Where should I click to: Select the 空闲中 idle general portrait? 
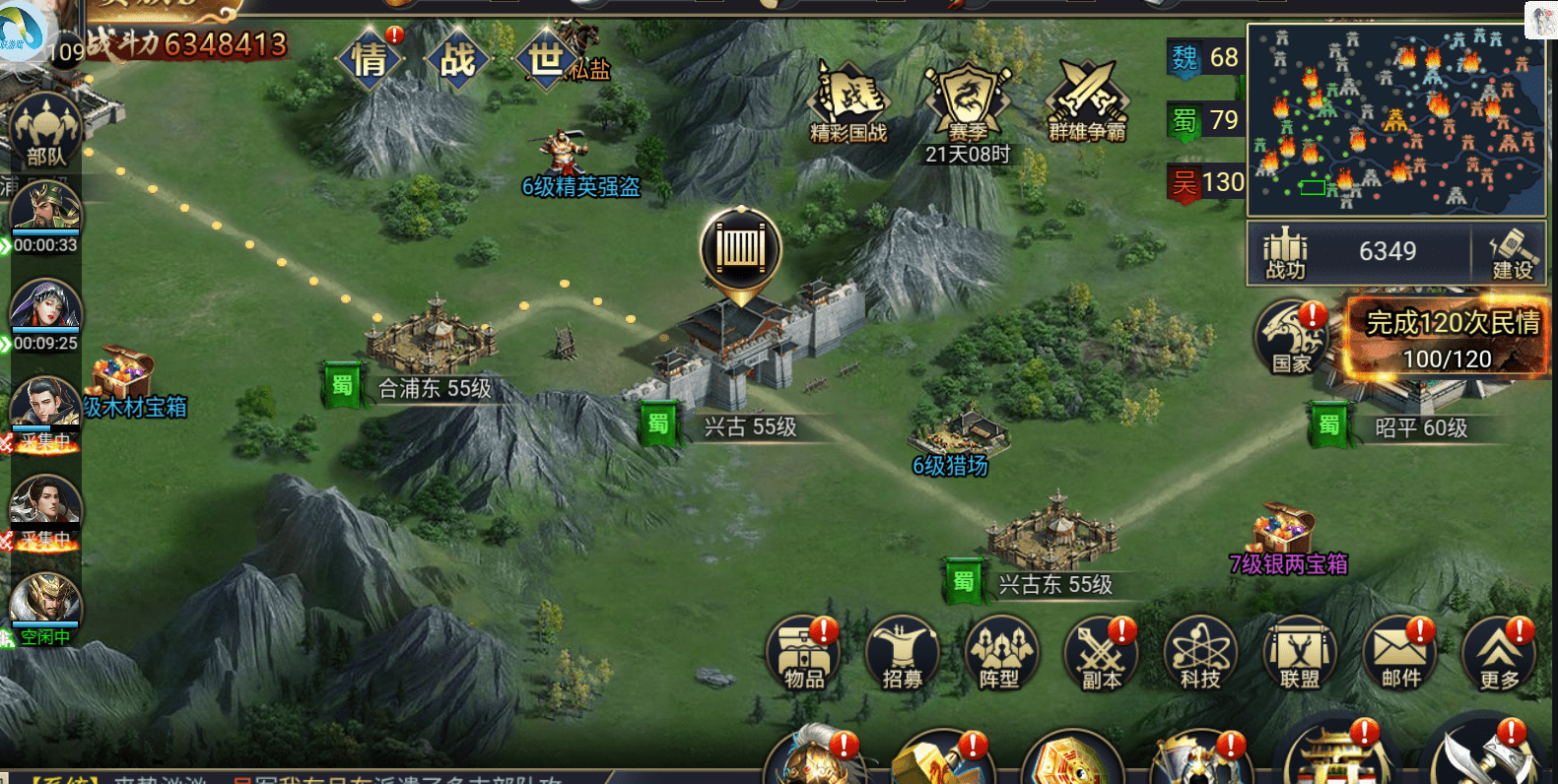tap(45, 605)
